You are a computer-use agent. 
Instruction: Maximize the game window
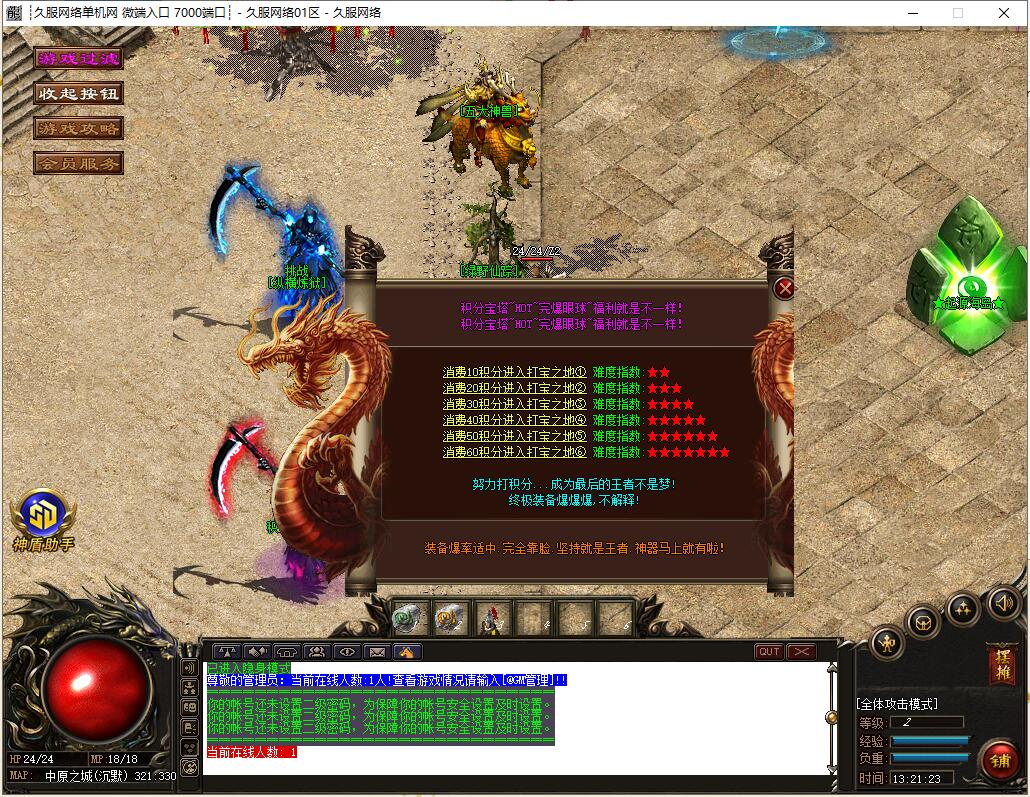[957, 13]
